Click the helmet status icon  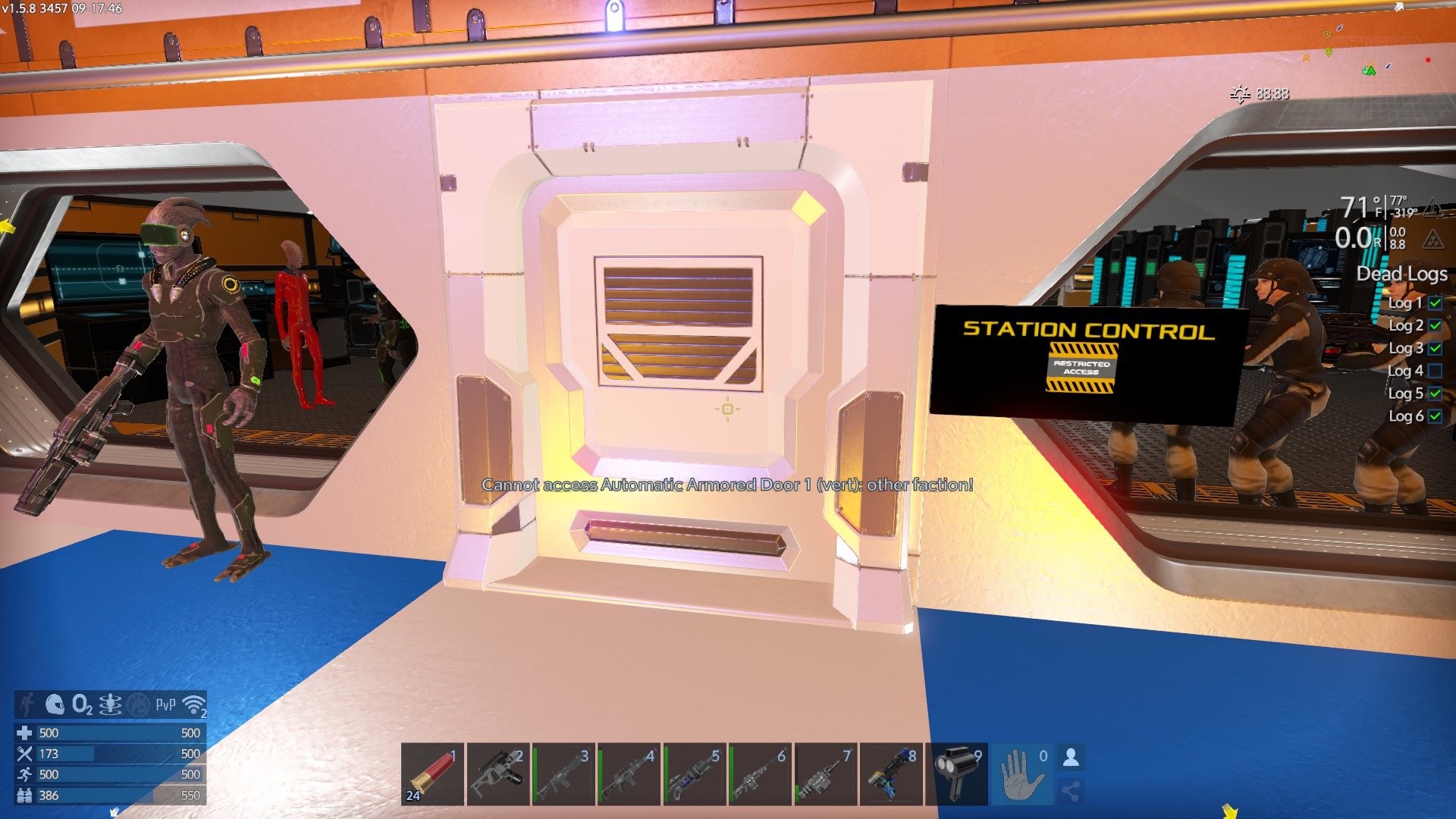click(55, 705)
